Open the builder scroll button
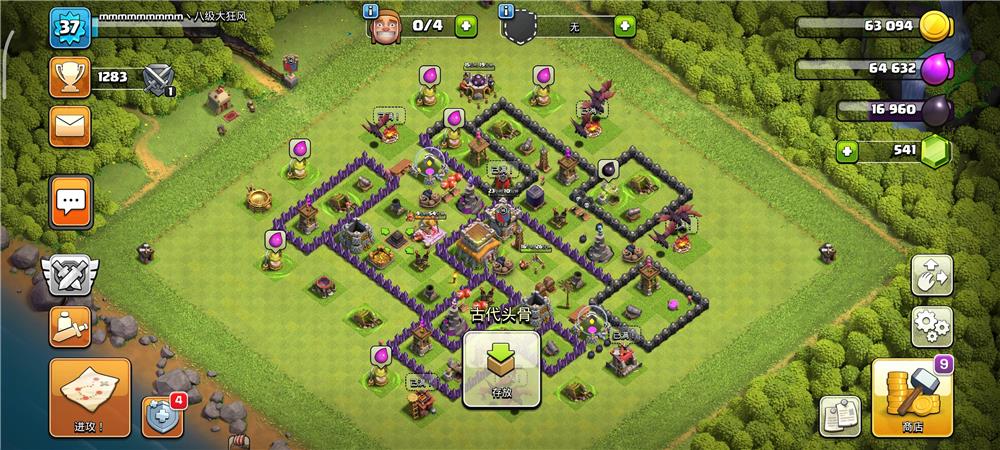 70,326
